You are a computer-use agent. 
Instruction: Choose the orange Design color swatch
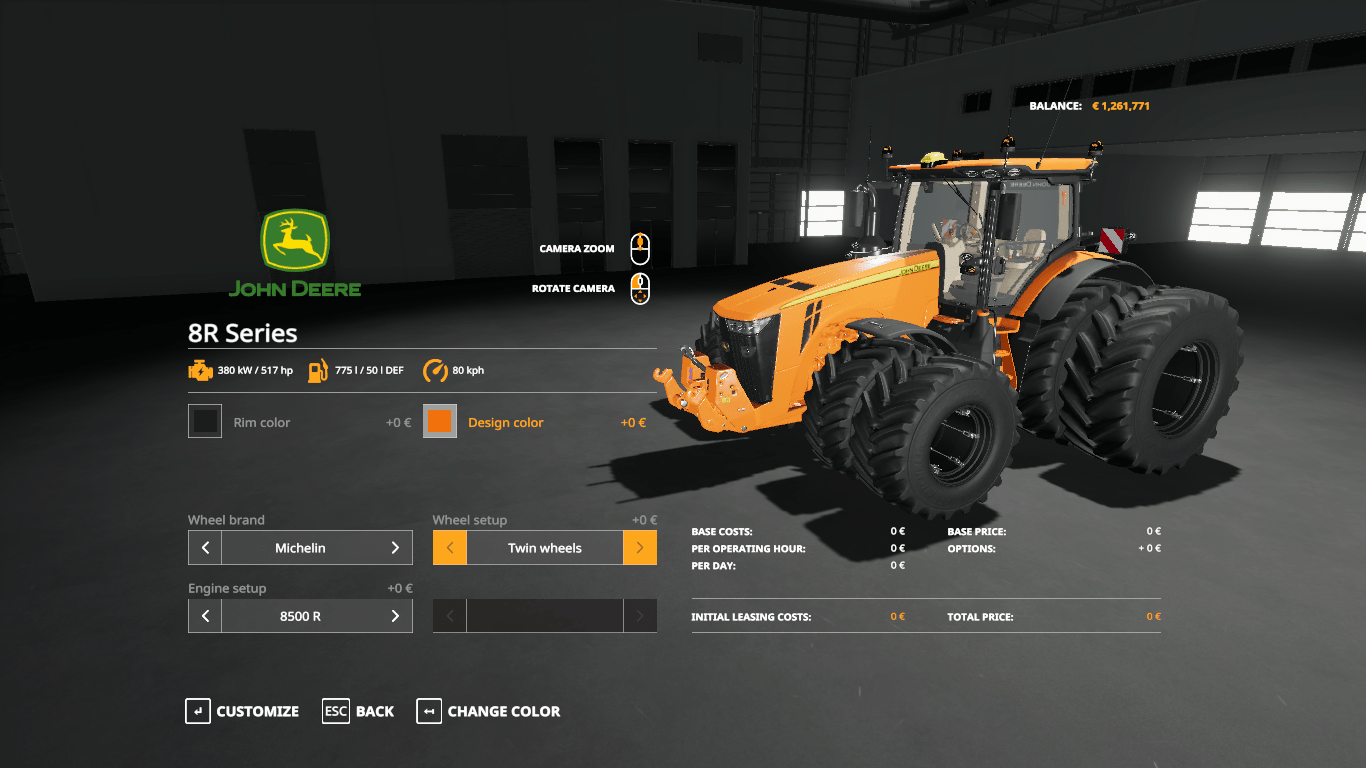440,422
